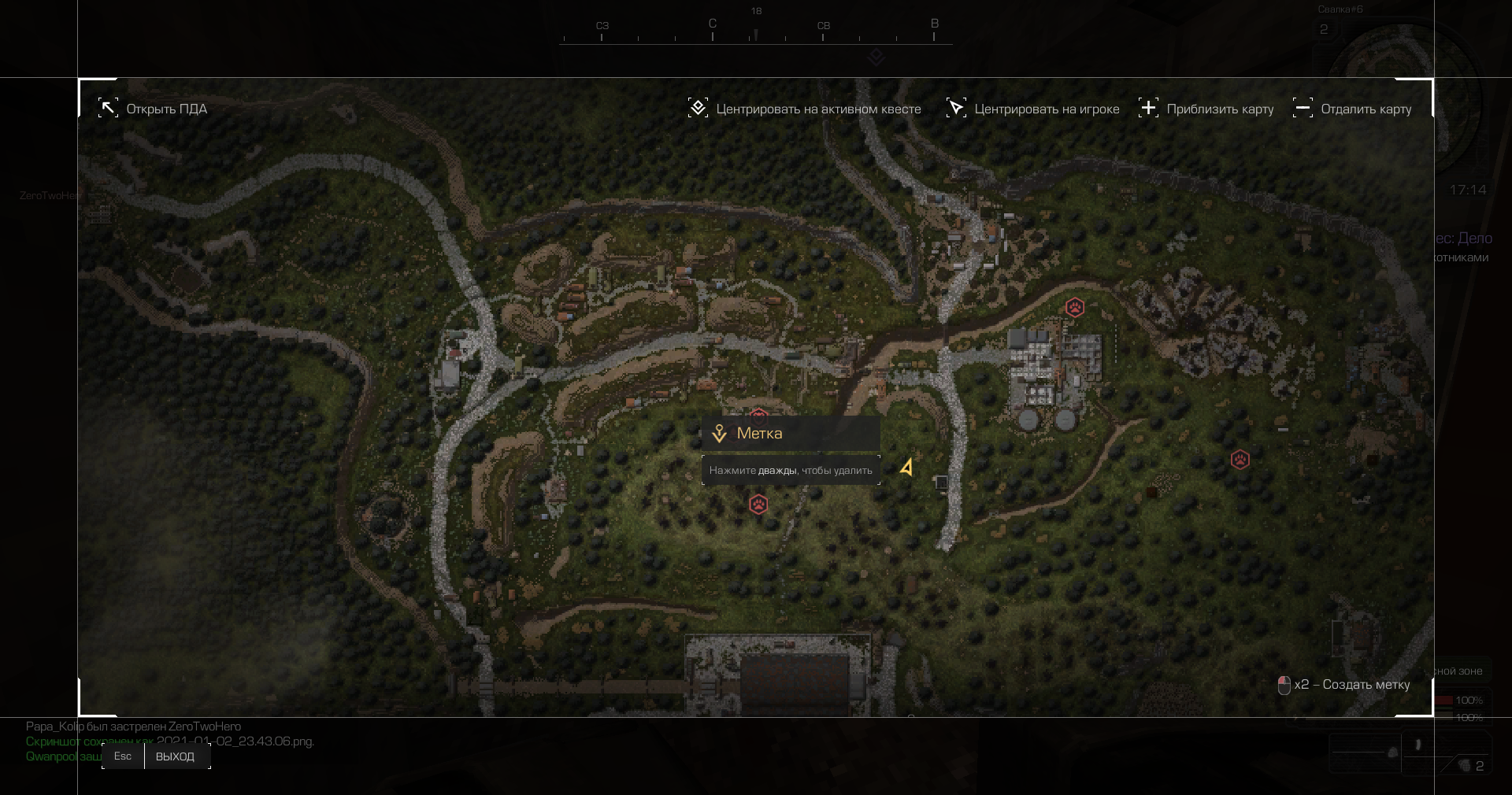Open the PDA with Открыть ПДА

[153, 109]
